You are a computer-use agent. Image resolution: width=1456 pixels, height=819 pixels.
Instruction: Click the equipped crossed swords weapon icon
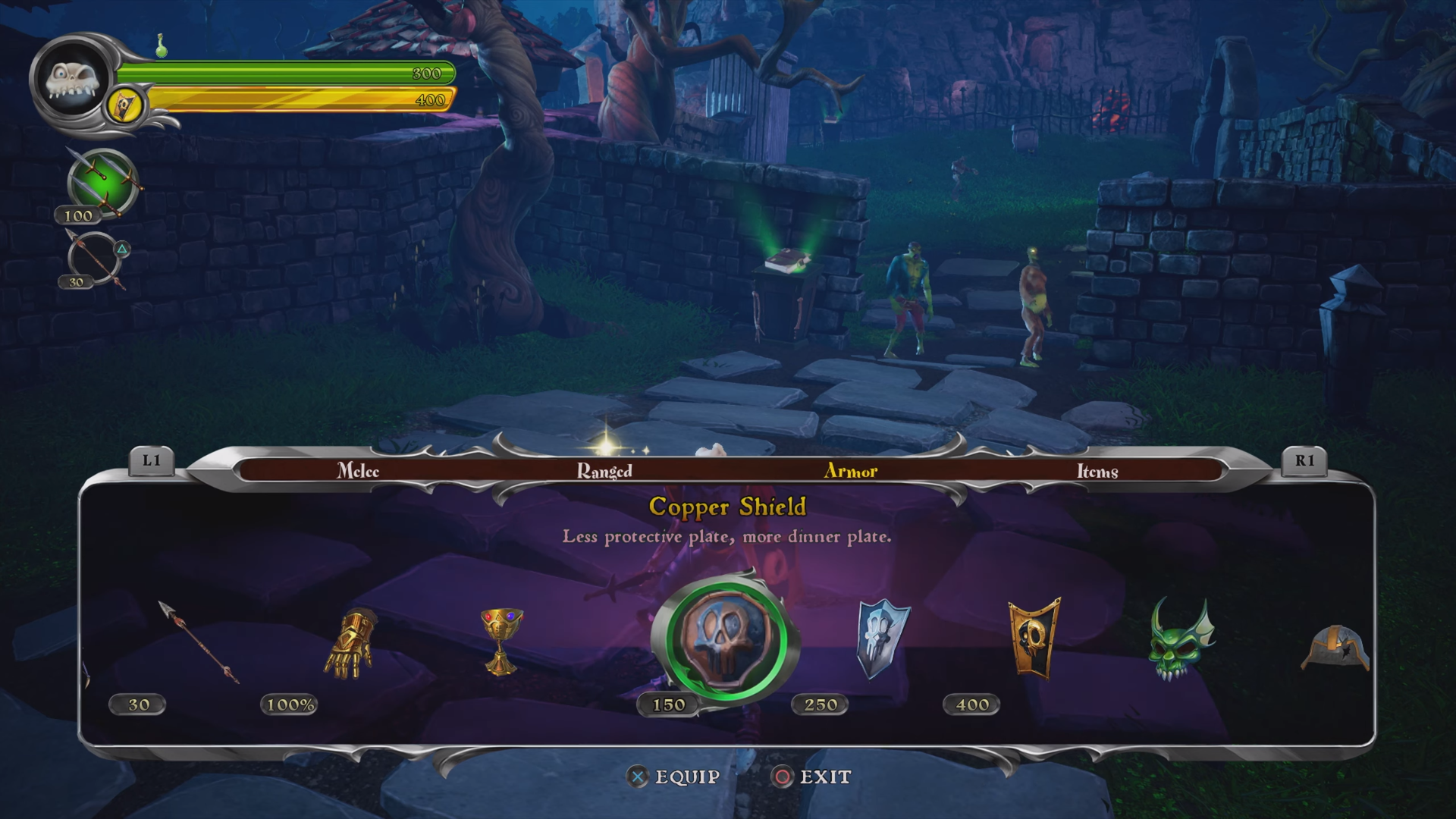[x=102, y=183]
